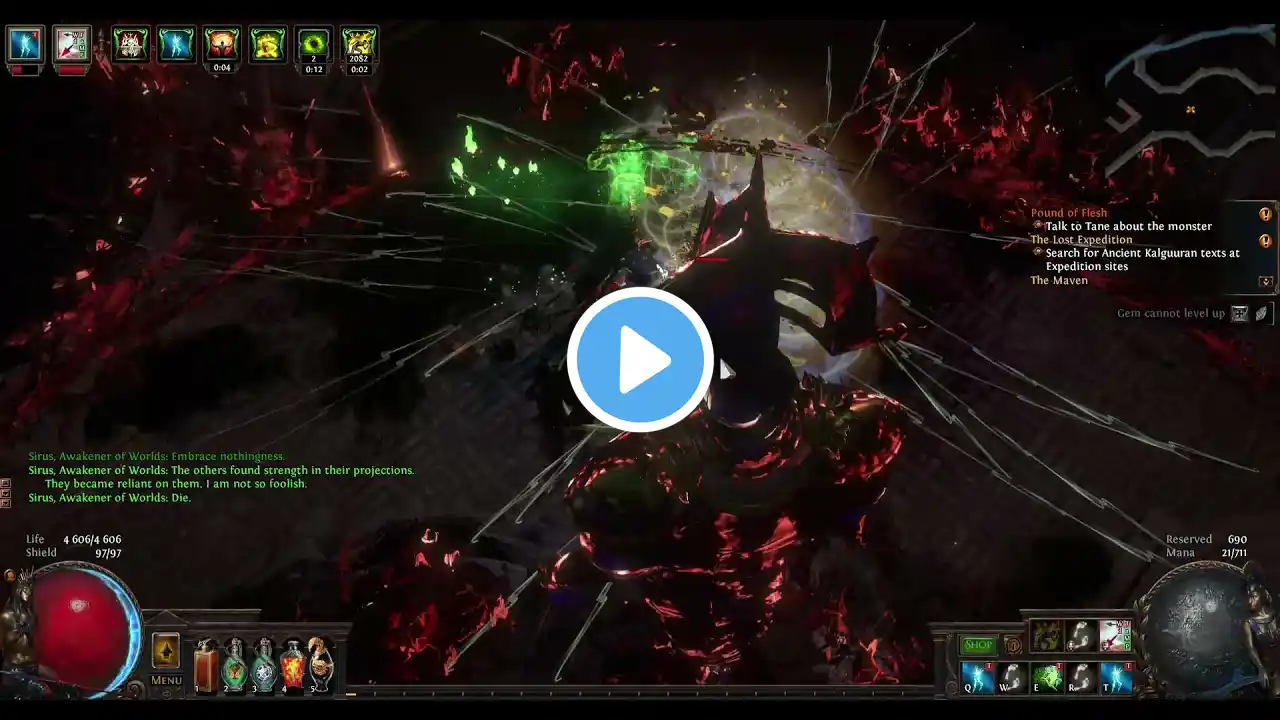The image size is (1280, 720).
Task: Open the minimap overlay
Action: tap(1190, 110)
